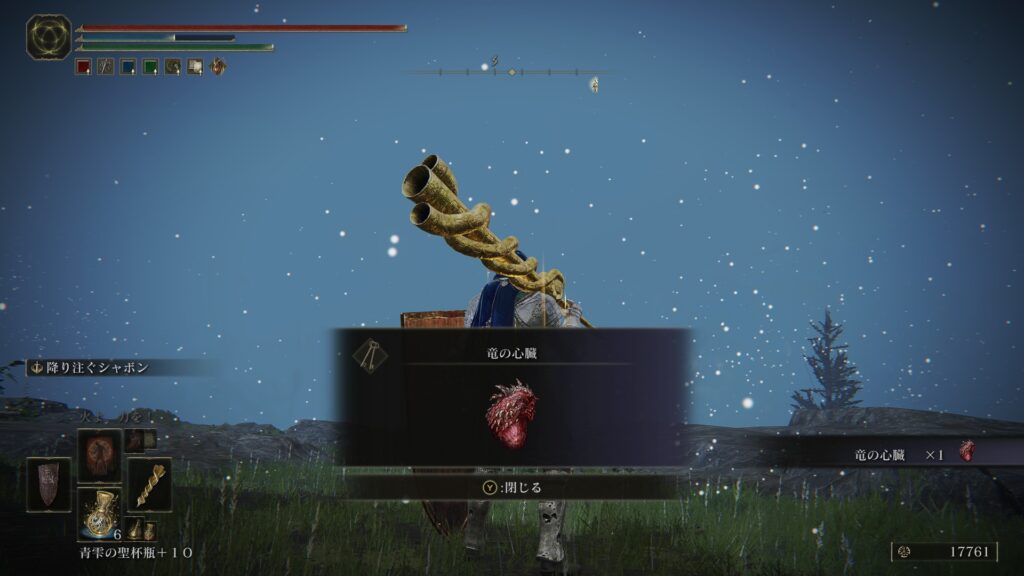Close the 竜の心臓 item popup
Screen dimensions: 1024x576
(x=512, y=487)
